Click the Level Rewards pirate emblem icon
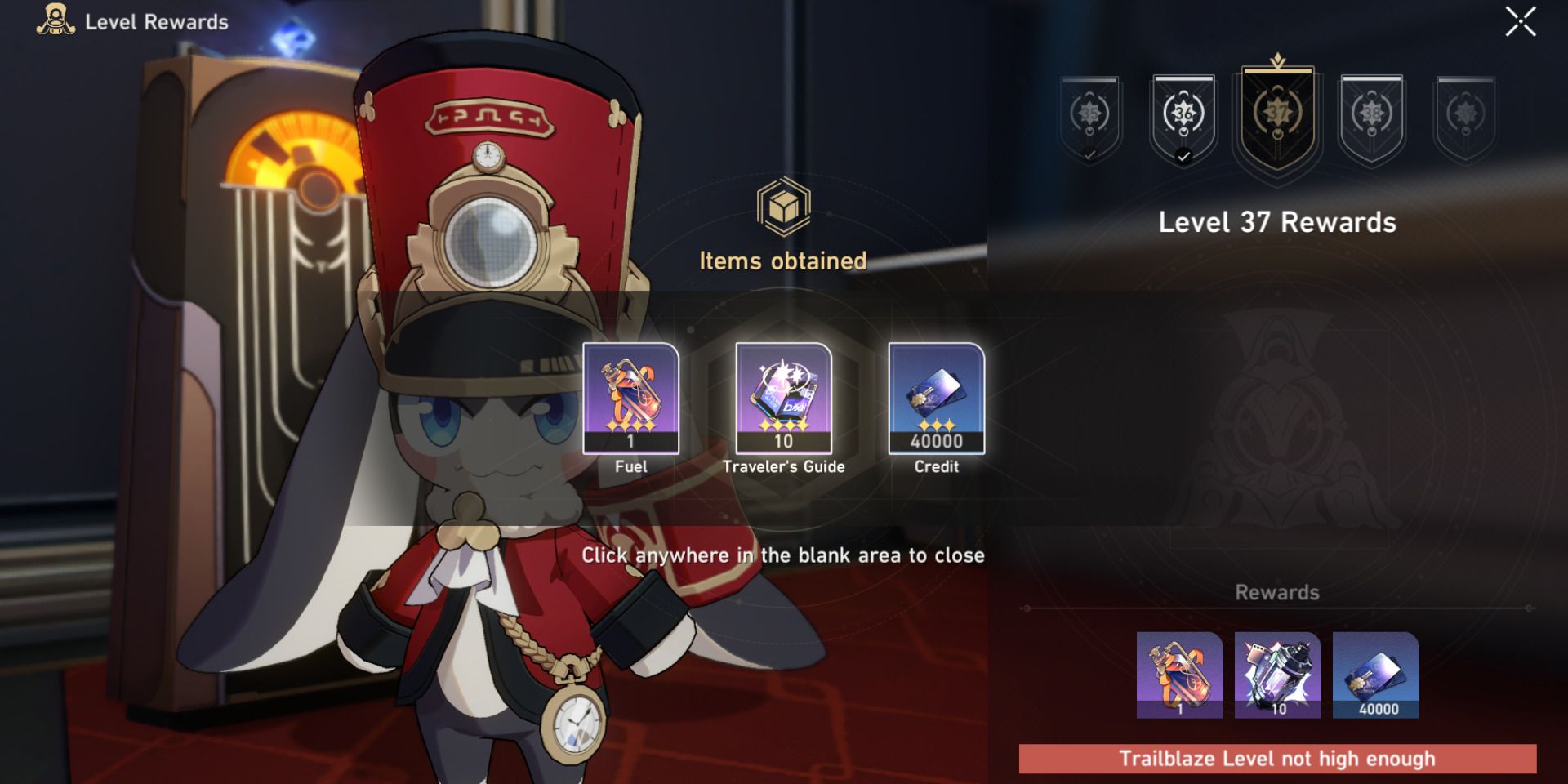Screen dimensions: 1568x784 pos(52,22)
